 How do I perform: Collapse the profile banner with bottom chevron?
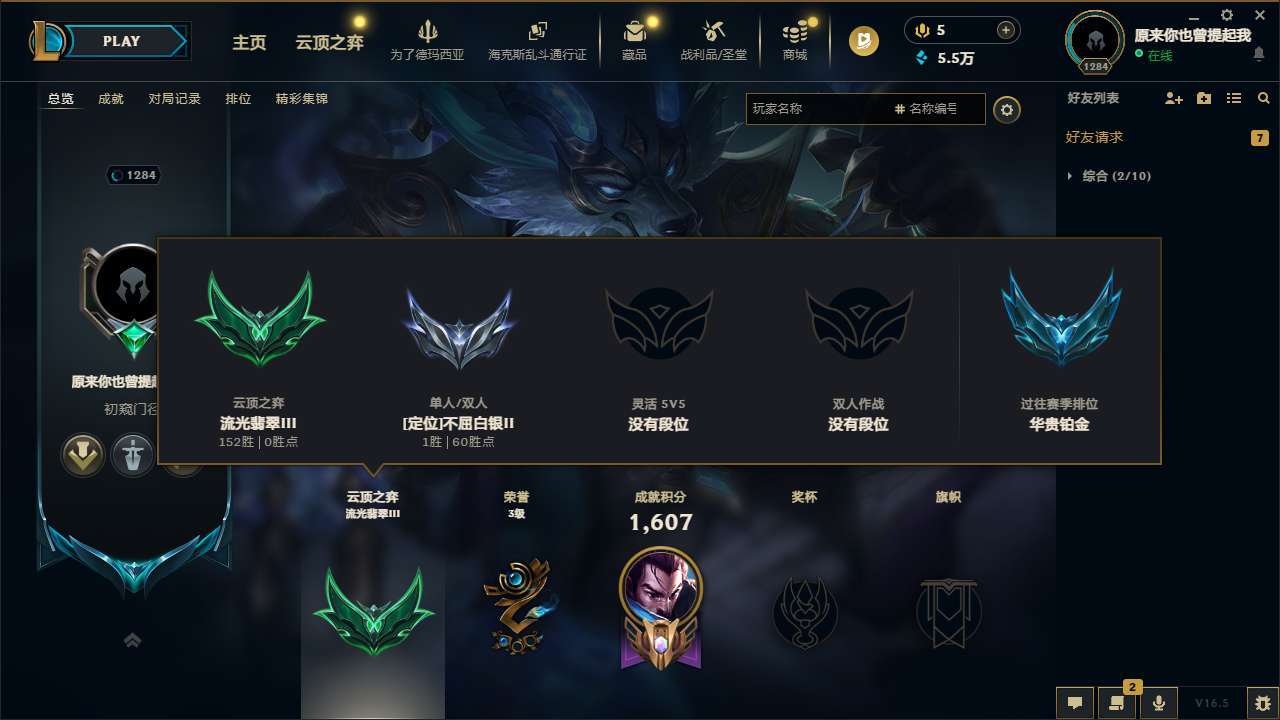133,640
